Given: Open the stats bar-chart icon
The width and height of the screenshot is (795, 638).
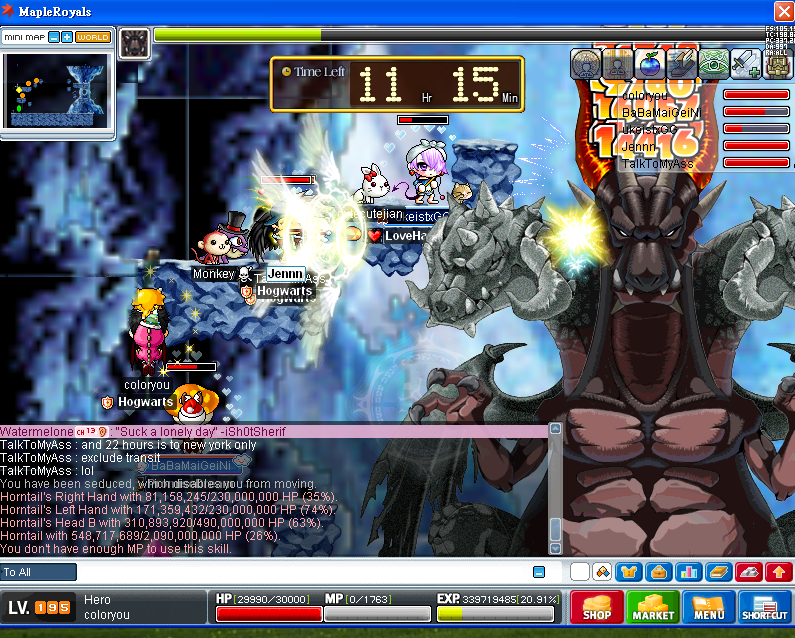Looking at the screenshot, I should (689, 572).
